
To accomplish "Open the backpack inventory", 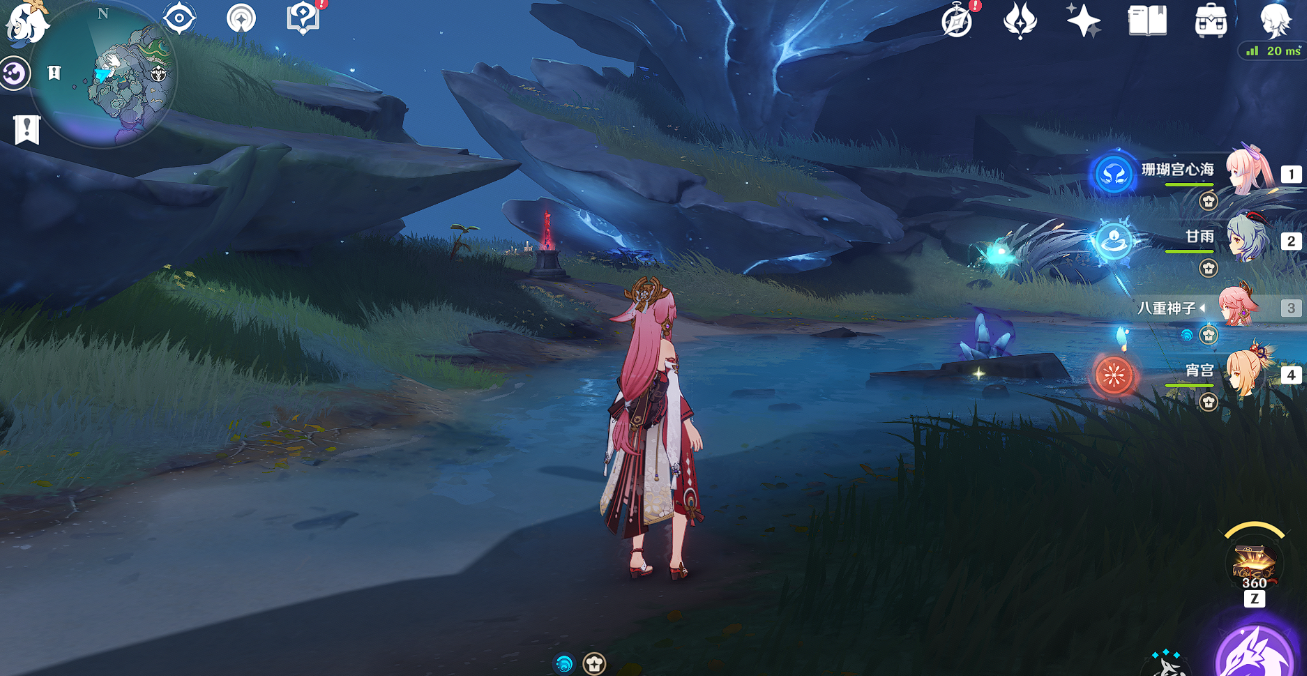I will 1211,21.
